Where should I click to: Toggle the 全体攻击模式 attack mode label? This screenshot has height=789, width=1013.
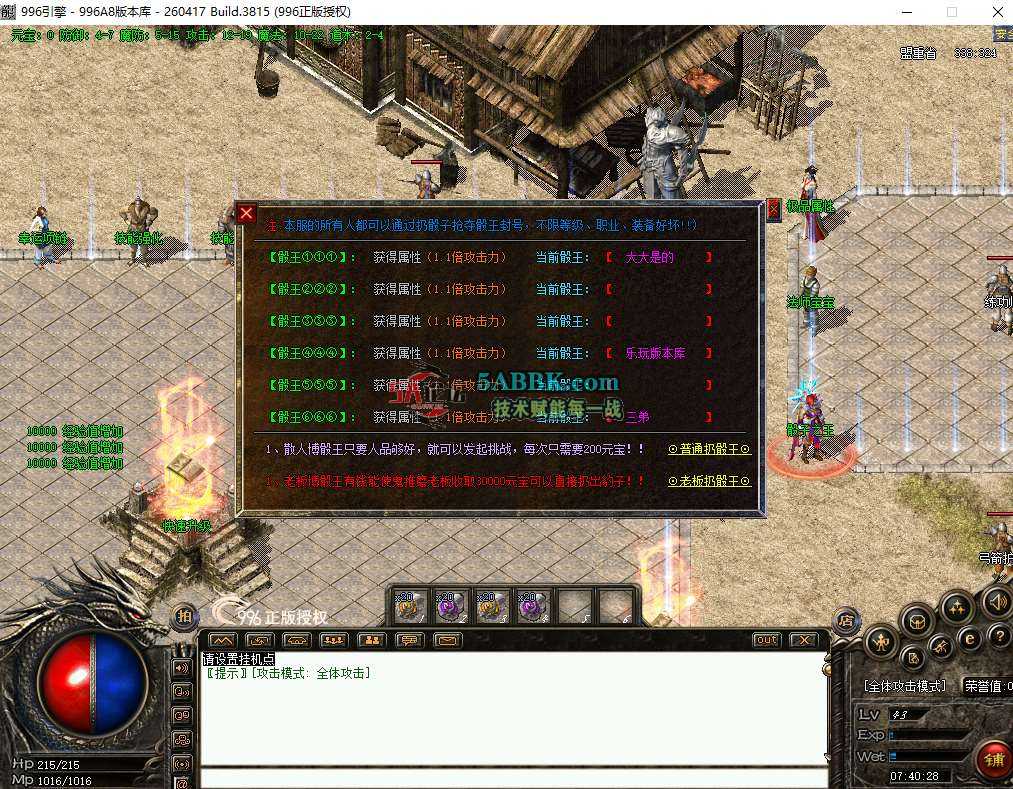coord(904,686)
